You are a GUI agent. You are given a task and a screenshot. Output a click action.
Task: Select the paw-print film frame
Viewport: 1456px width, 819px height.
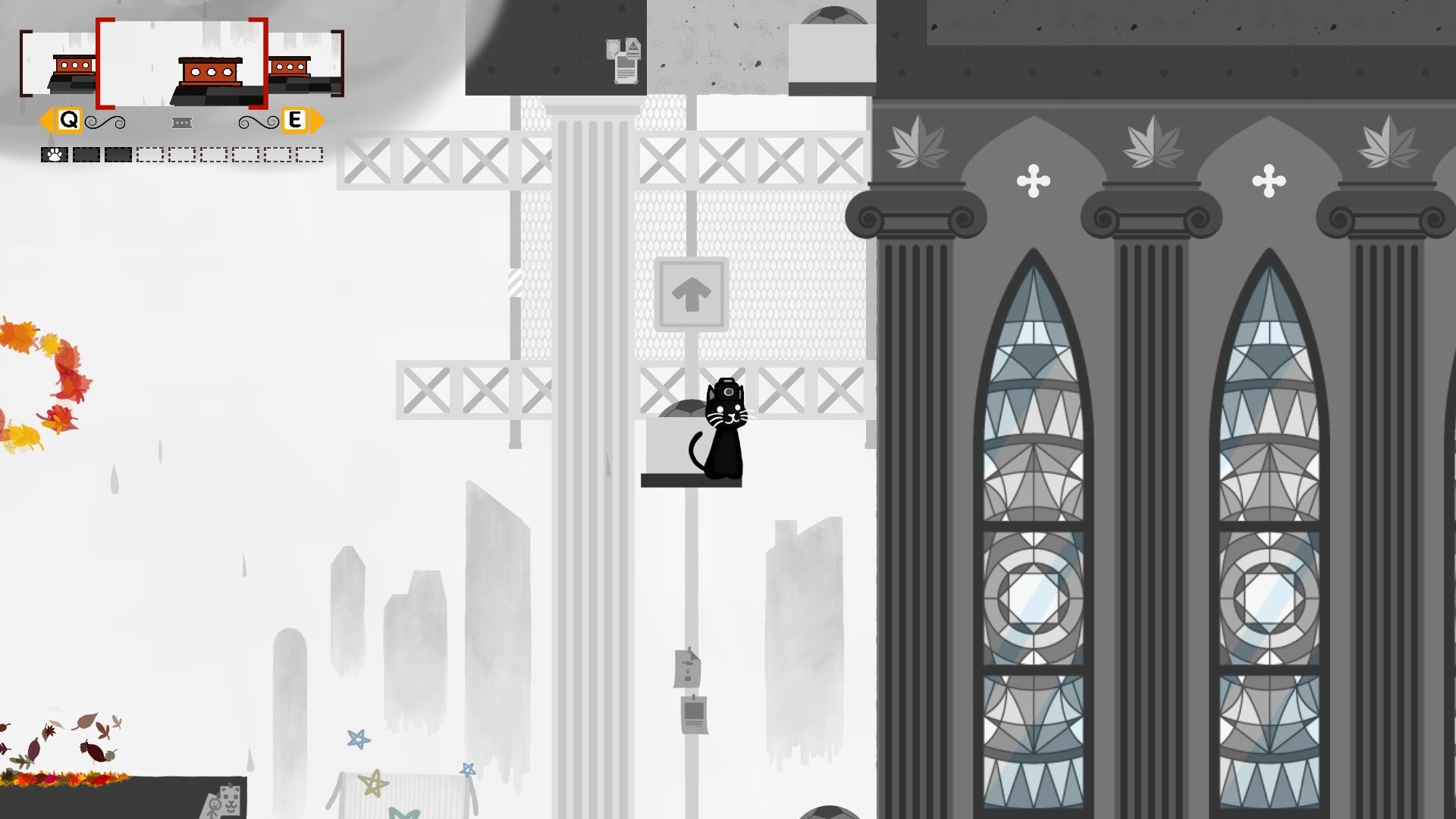pyautogui.click(x=54, y=155)
